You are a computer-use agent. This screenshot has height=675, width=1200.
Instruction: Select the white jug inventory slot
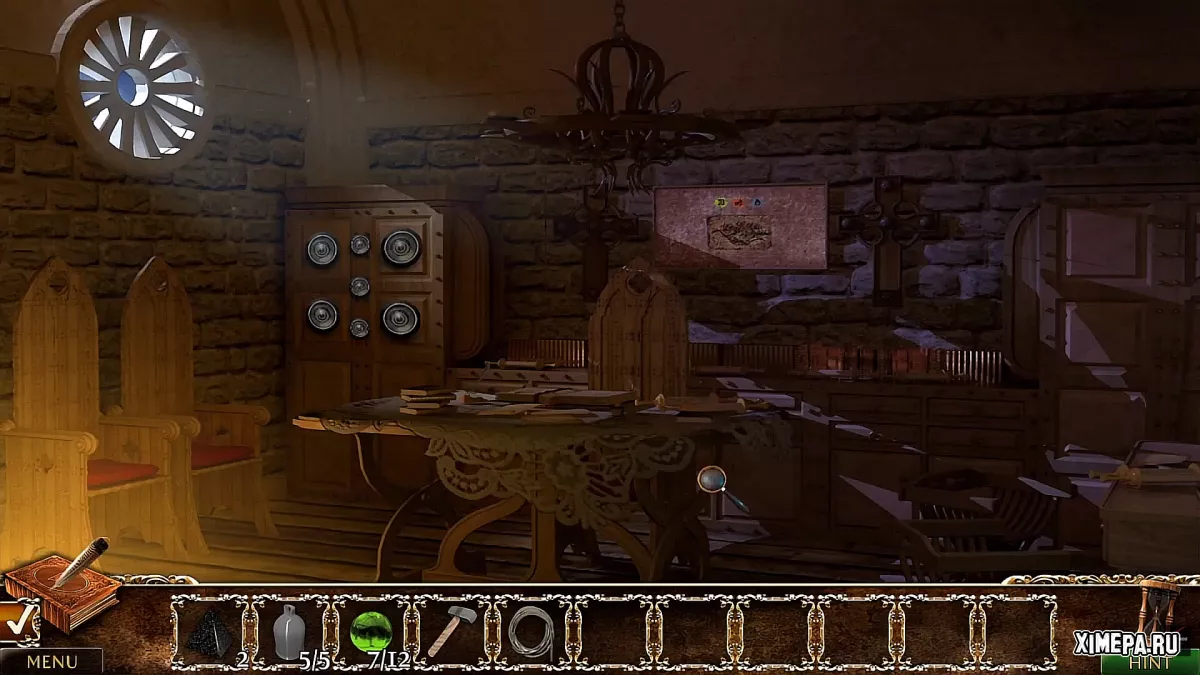click(x=290, y=632)
